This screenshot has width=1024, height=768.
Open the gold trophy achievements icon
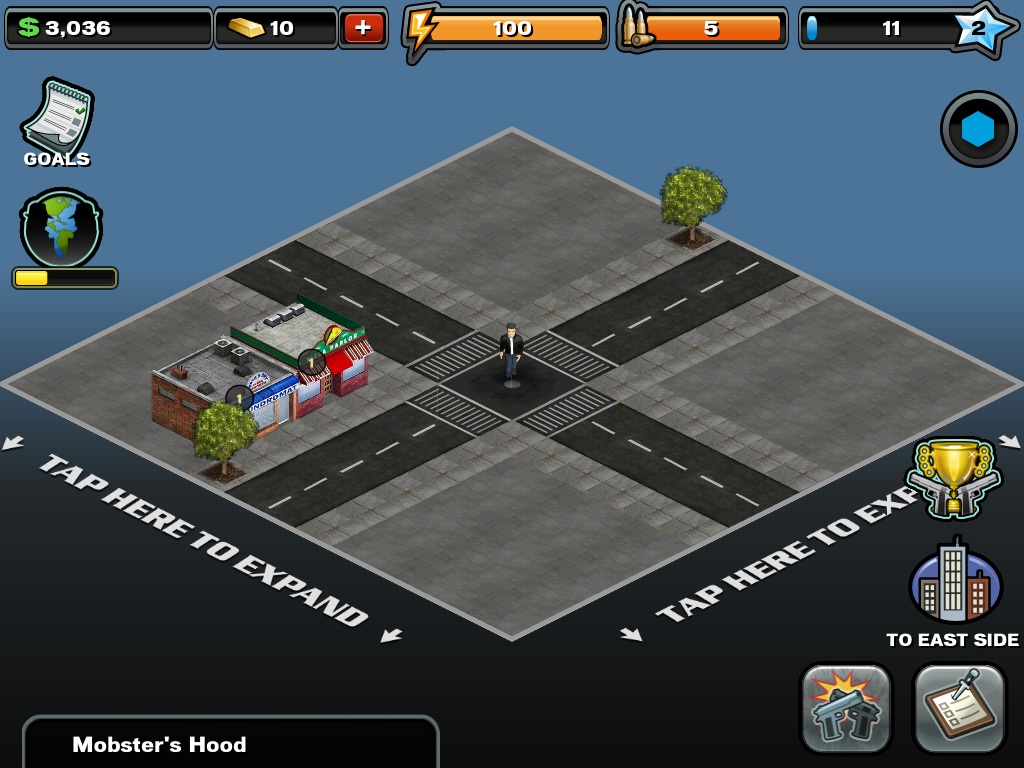pyautogui.click(x=953, y=478)
